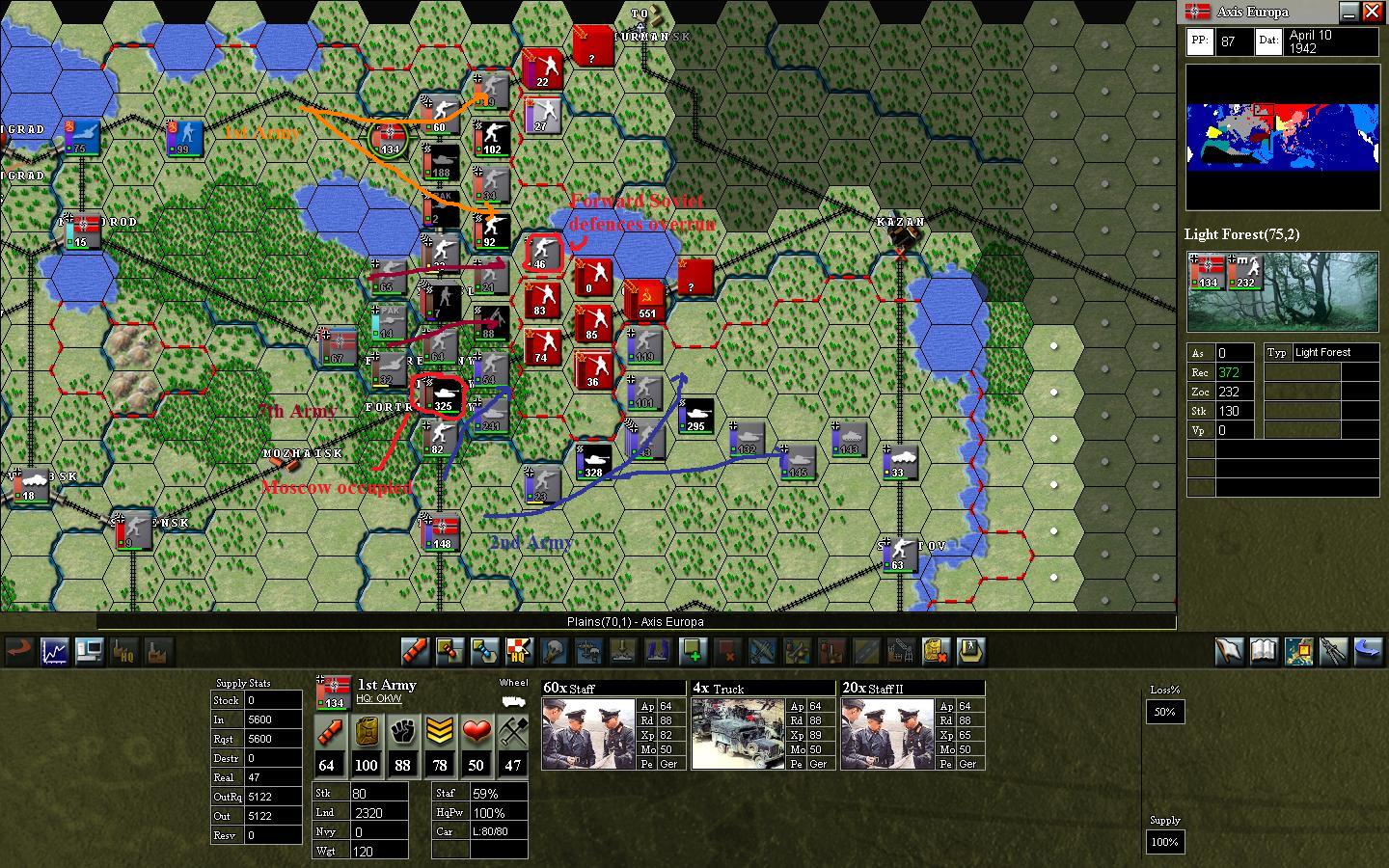Open the PBEM computer icon

pos(90,652)
